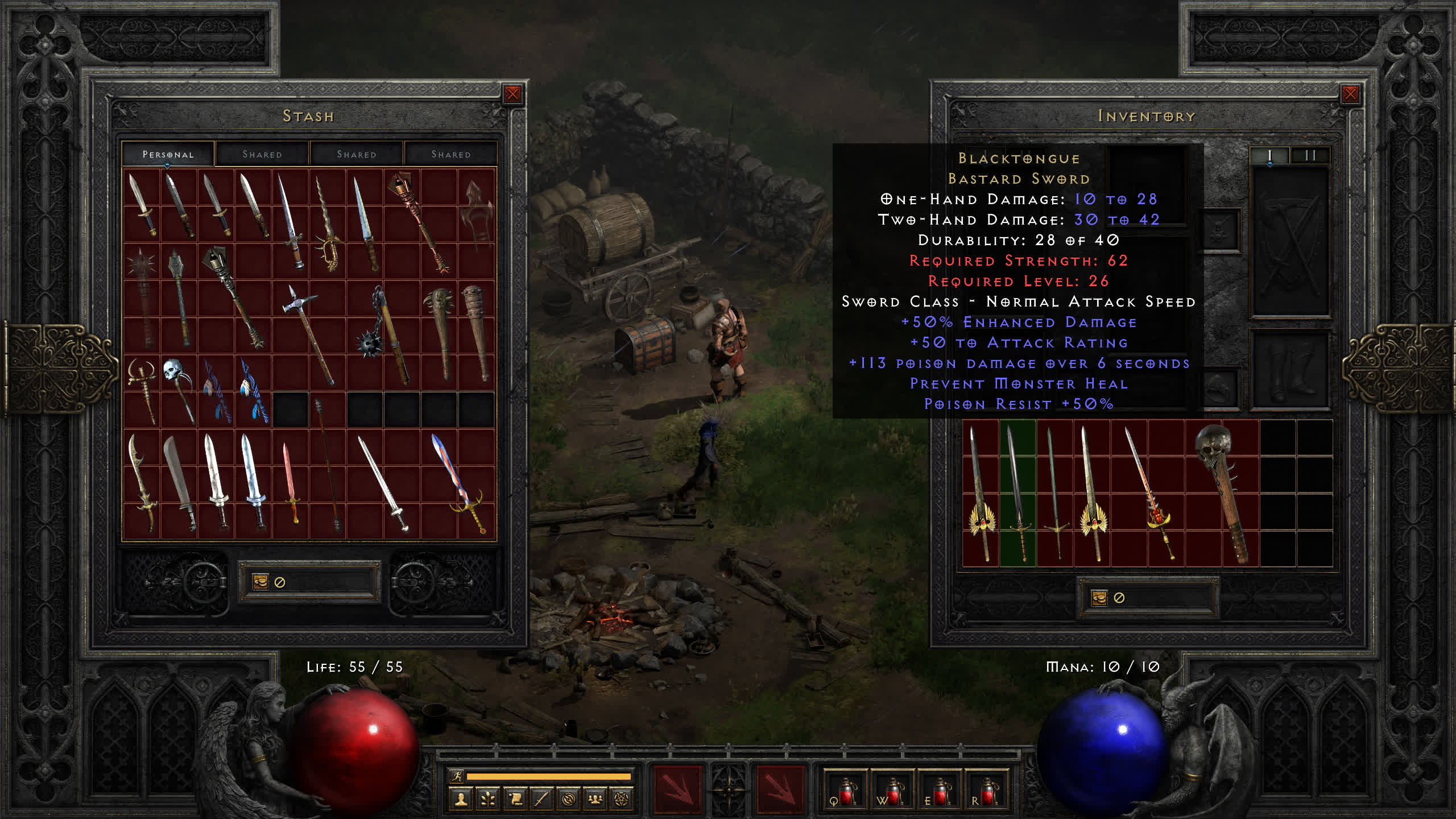Close the Inventory panel
This screenshot has height=819, width=1456.
1350,94
